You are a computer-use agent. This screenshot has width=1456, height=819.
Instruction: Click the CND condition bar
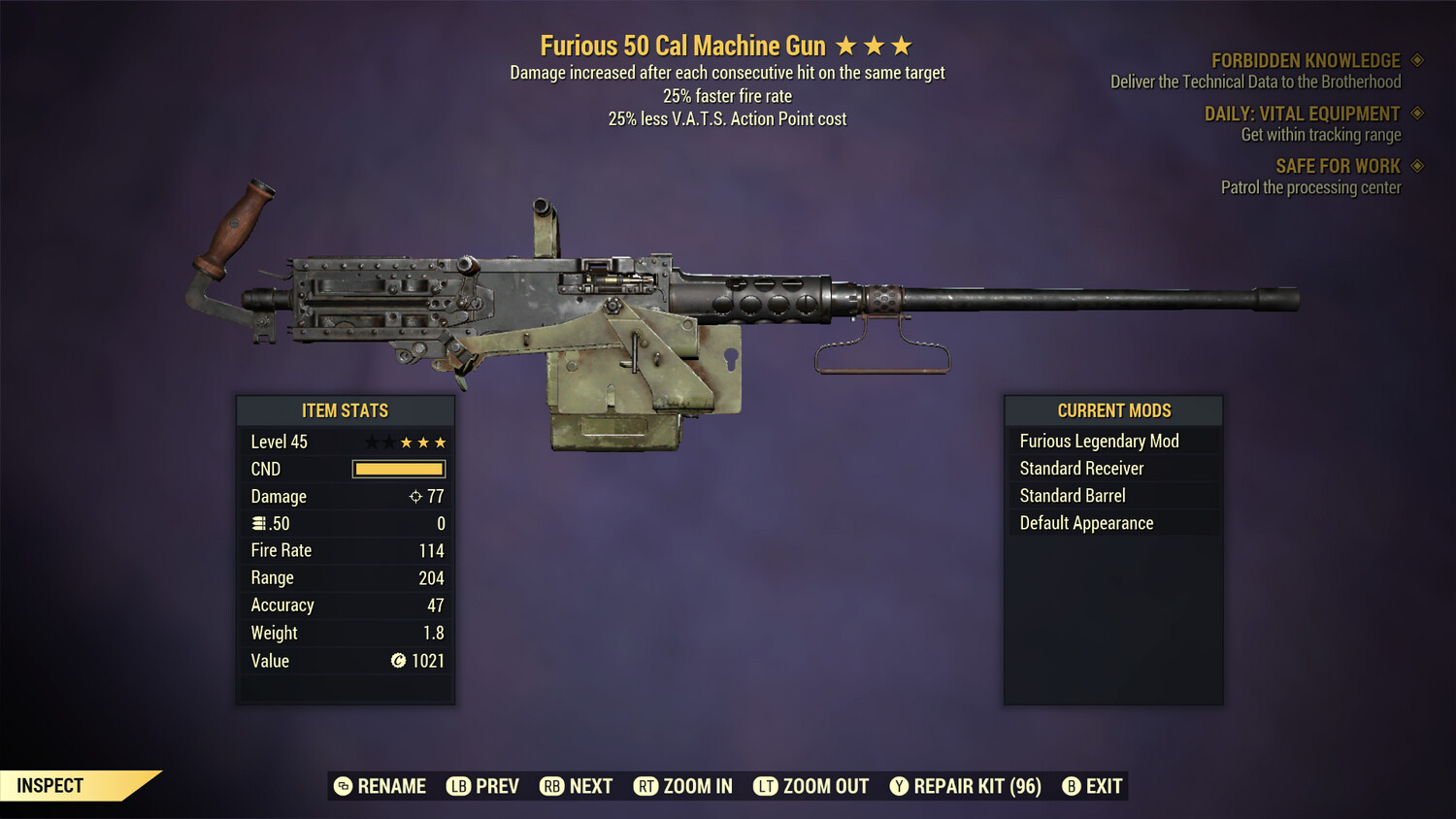(398, 469)
